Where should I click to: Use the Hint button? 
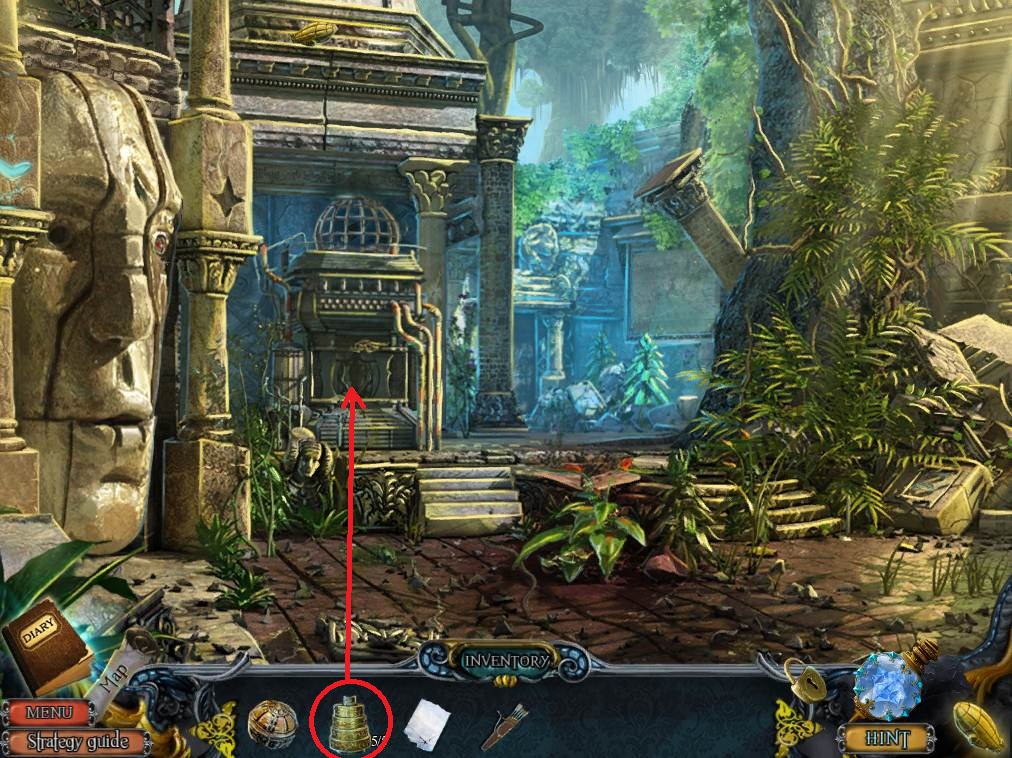tap(885, 739)
